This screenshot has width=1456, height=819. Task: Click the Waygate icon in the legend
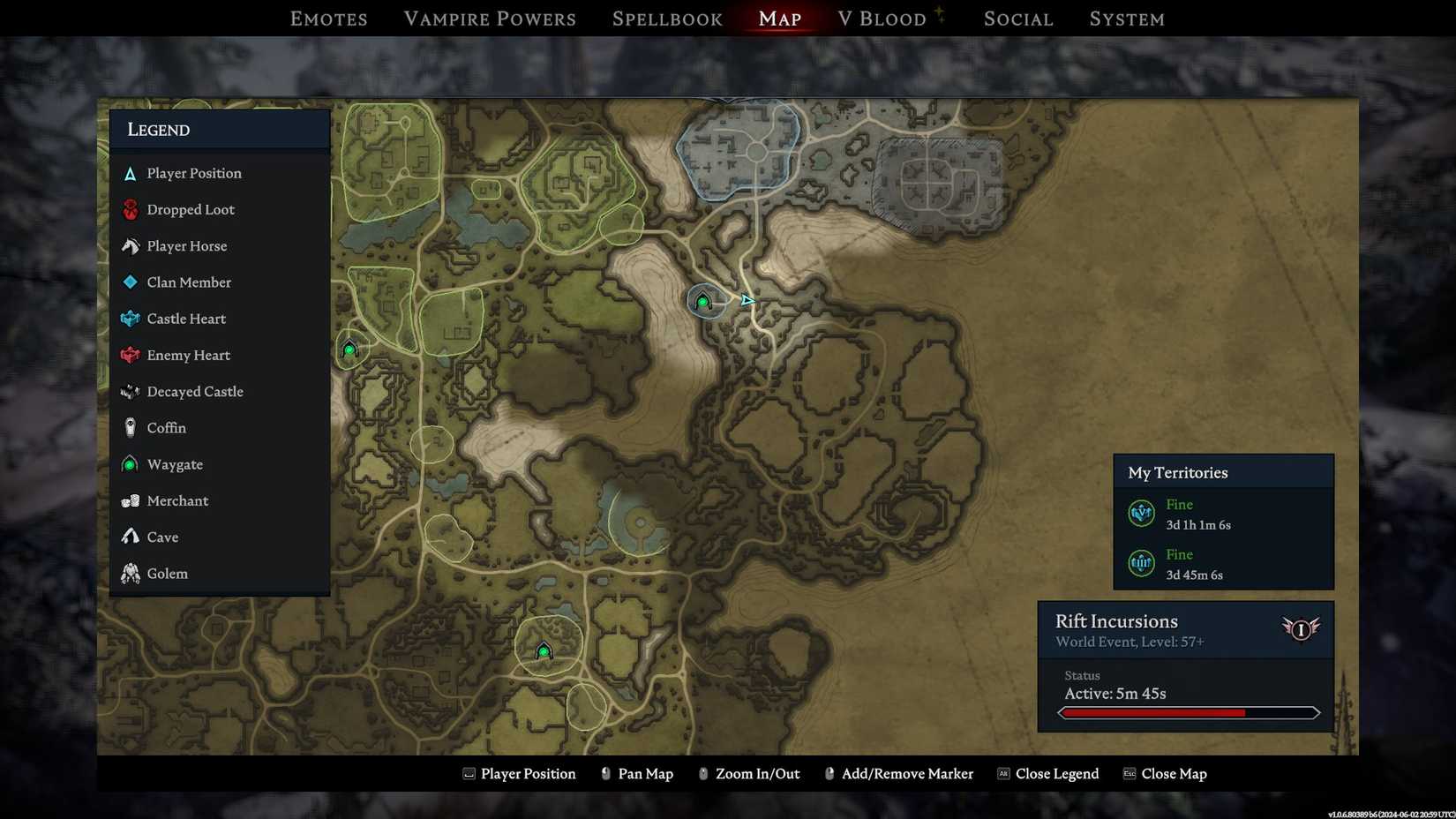tap(130, 464)
